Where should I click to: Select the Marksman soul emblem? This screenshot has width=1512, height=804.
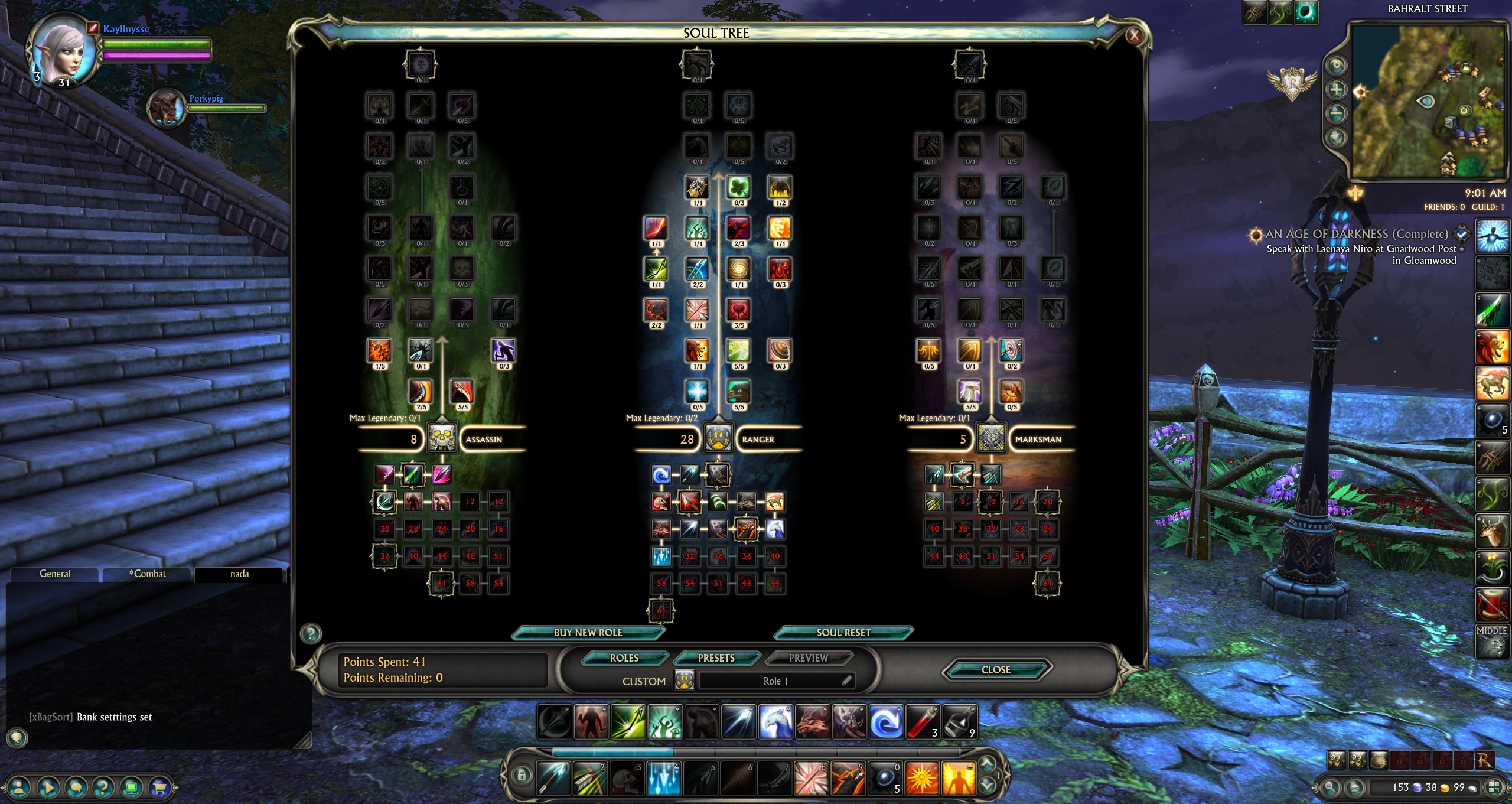click(991, 438)
